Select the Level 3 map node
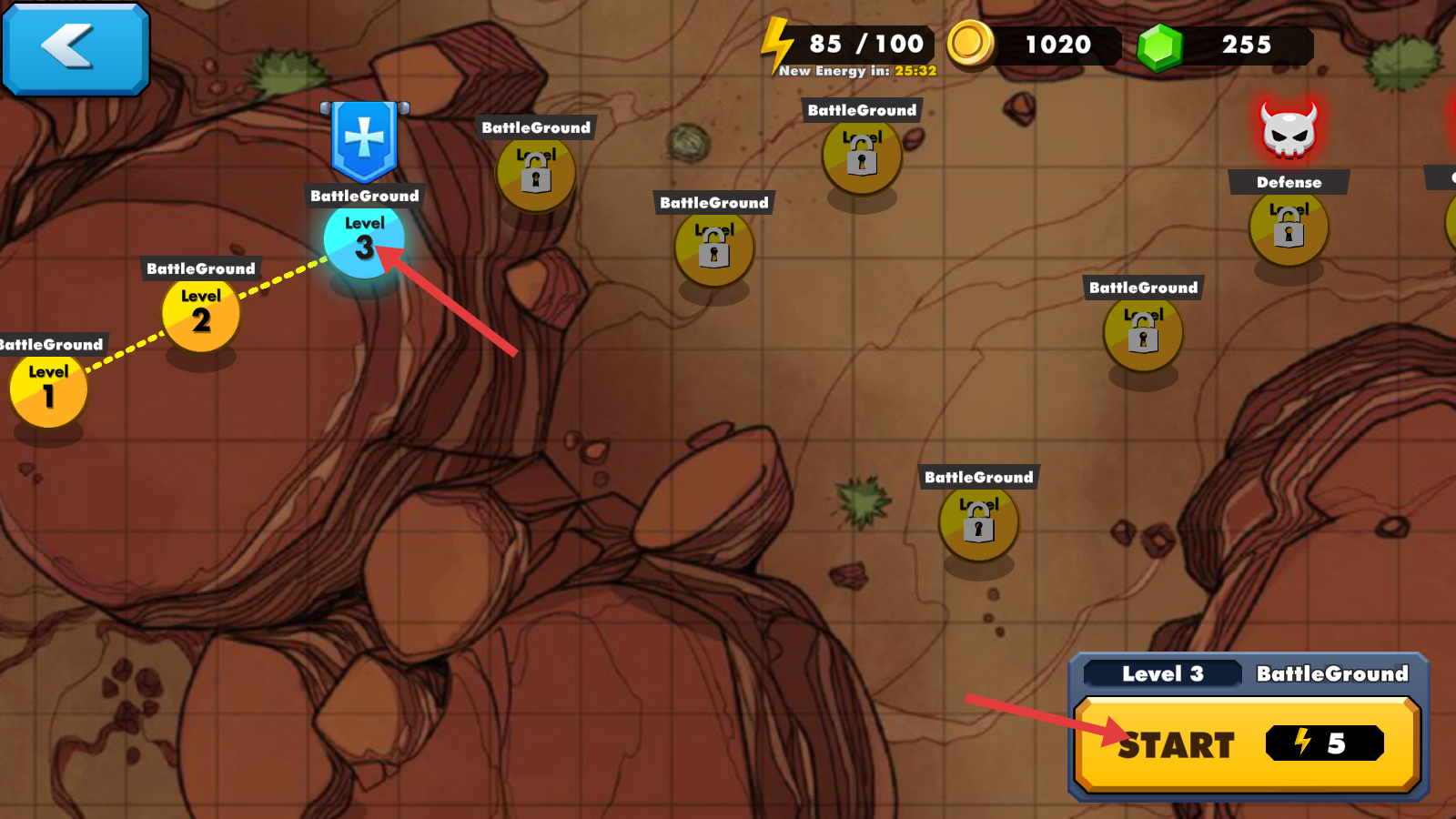The image size is (1456, 819). pos(364,240)
